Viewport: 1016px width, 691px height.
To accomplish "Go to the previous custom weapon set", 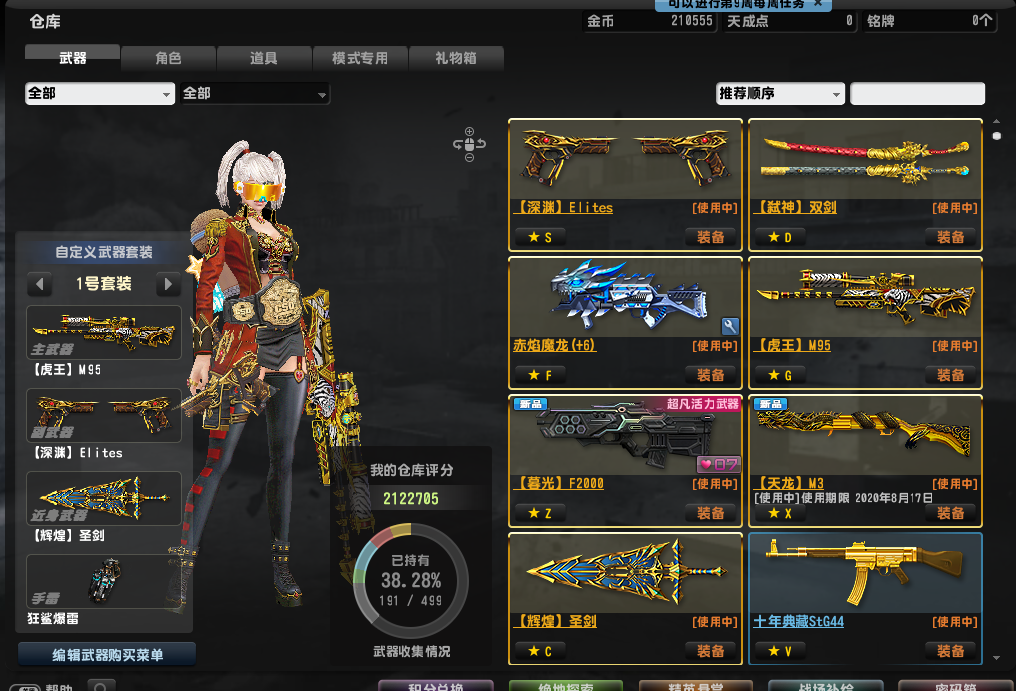I will (40, 284).
